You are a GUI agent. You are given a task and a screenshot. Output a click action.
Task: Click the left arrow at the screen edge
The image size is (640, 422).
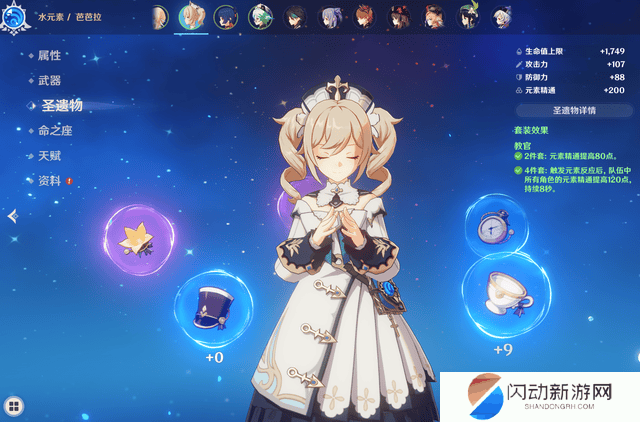click(x=12, y=216)
